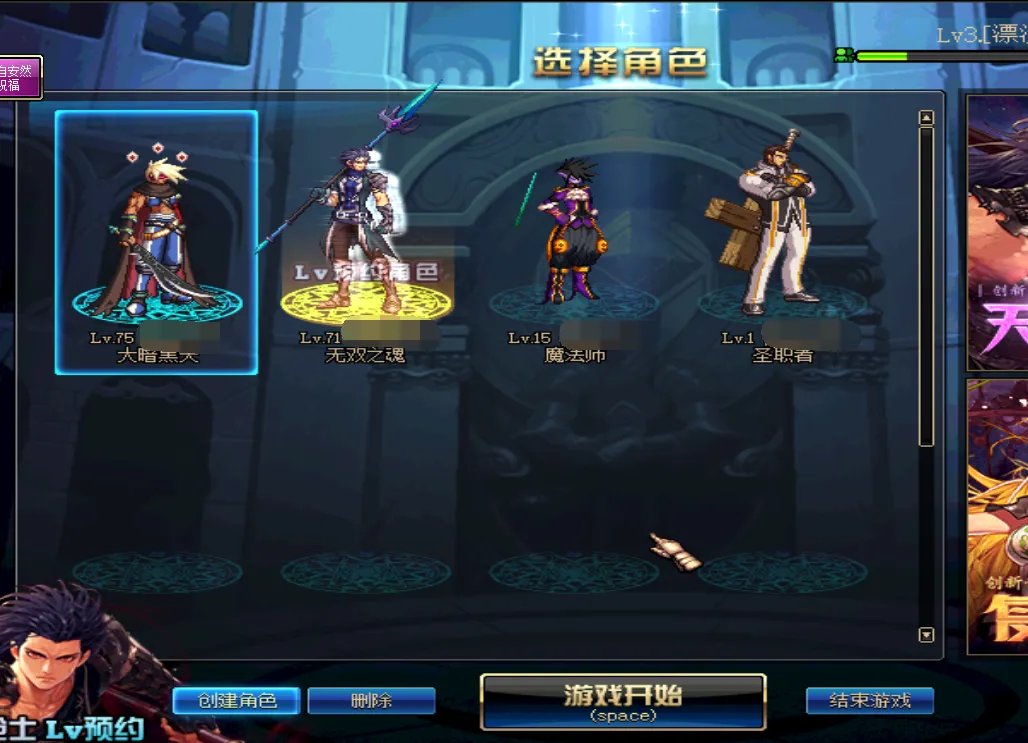Viewport: 1028px width, 743px height.
Task: Click the 创建角色 create character button
Action: click(x=236, y=700)
